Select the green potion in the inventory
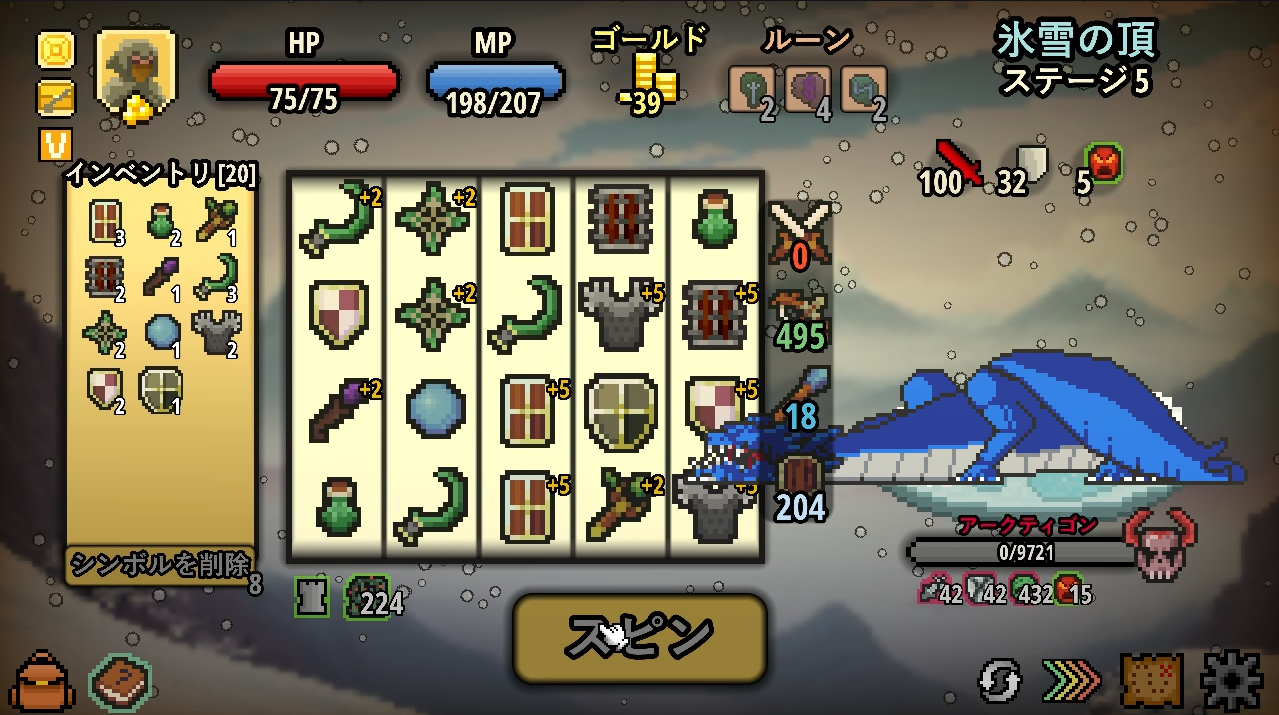The height and width of the screenshot is (715, 1279). (160, 220)
